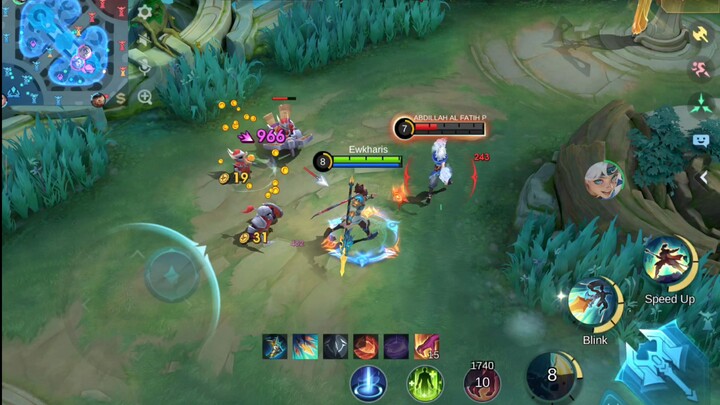Target the white-haired enemy hero portrait
This screenshot has height=405, width=720.
604,180
